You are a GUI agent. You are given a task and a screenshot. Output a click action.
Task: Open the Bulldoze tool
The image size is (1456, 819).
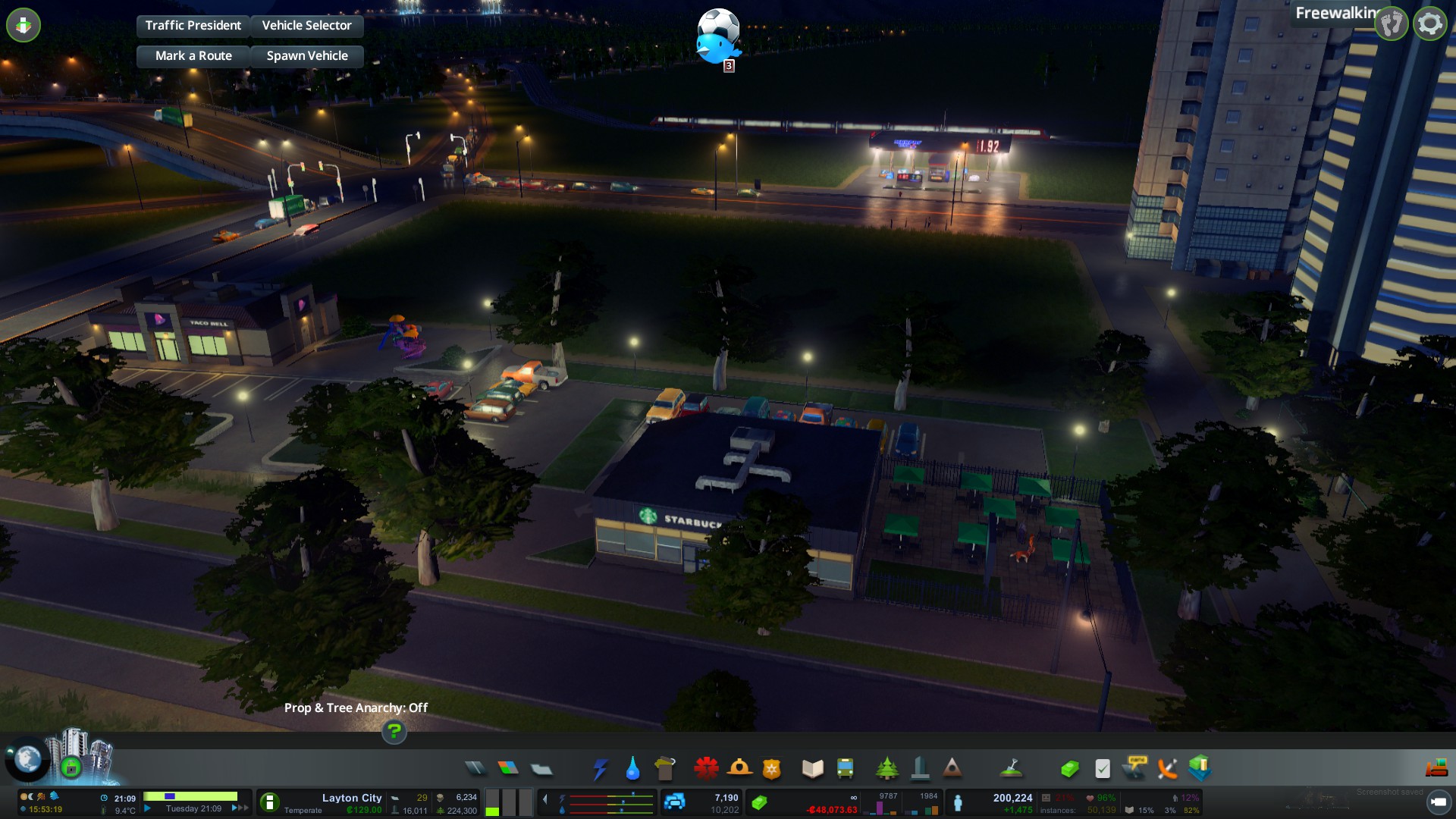click(1436, 768)
